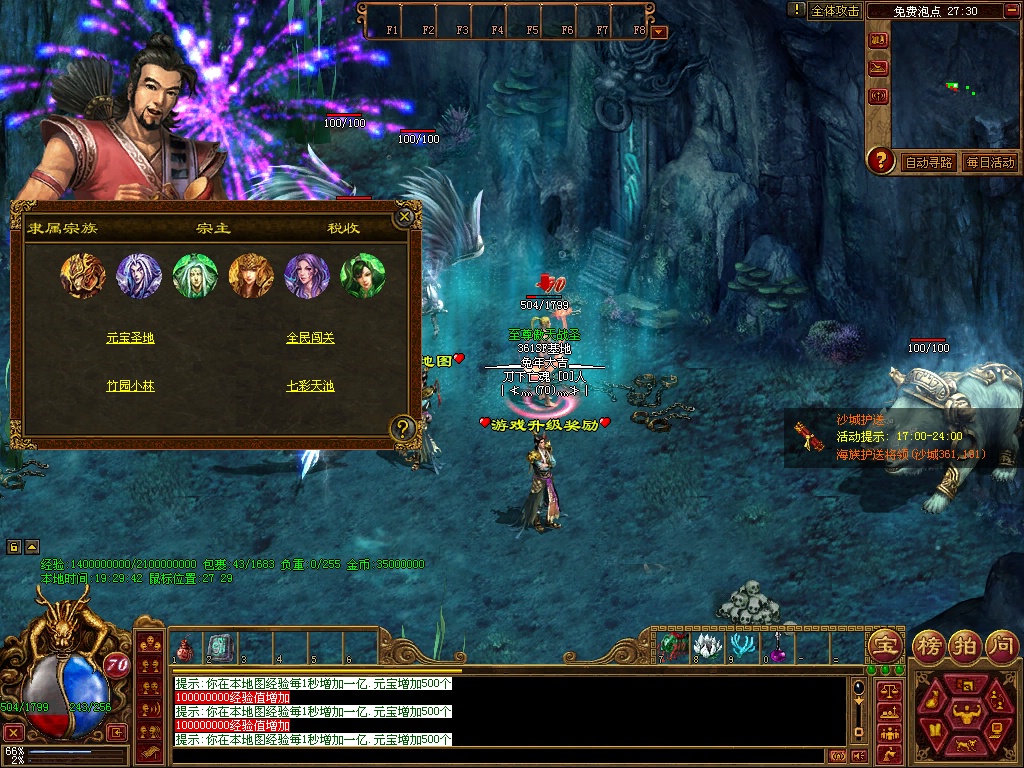Open the round 宝 treasure shop button
This screenshot has width=1024, height=768.
click(884, 644)
